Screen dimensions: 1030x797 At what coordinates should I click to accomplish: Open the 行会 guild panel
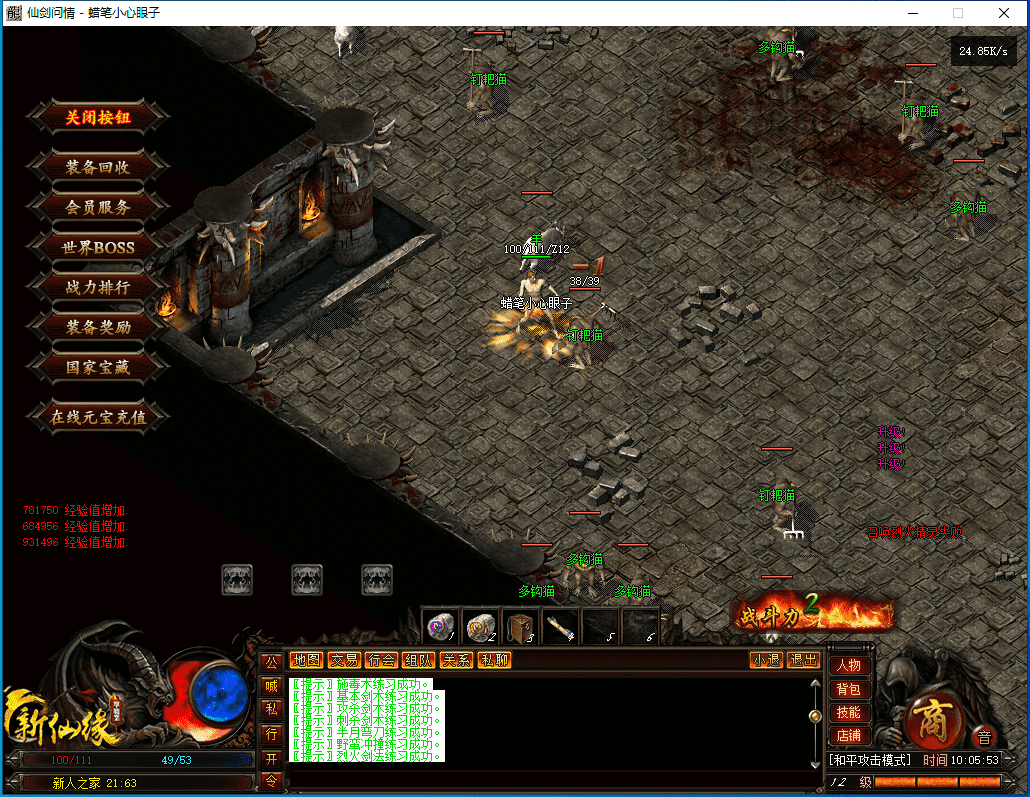pyautogui.click(x=381, y=660)
